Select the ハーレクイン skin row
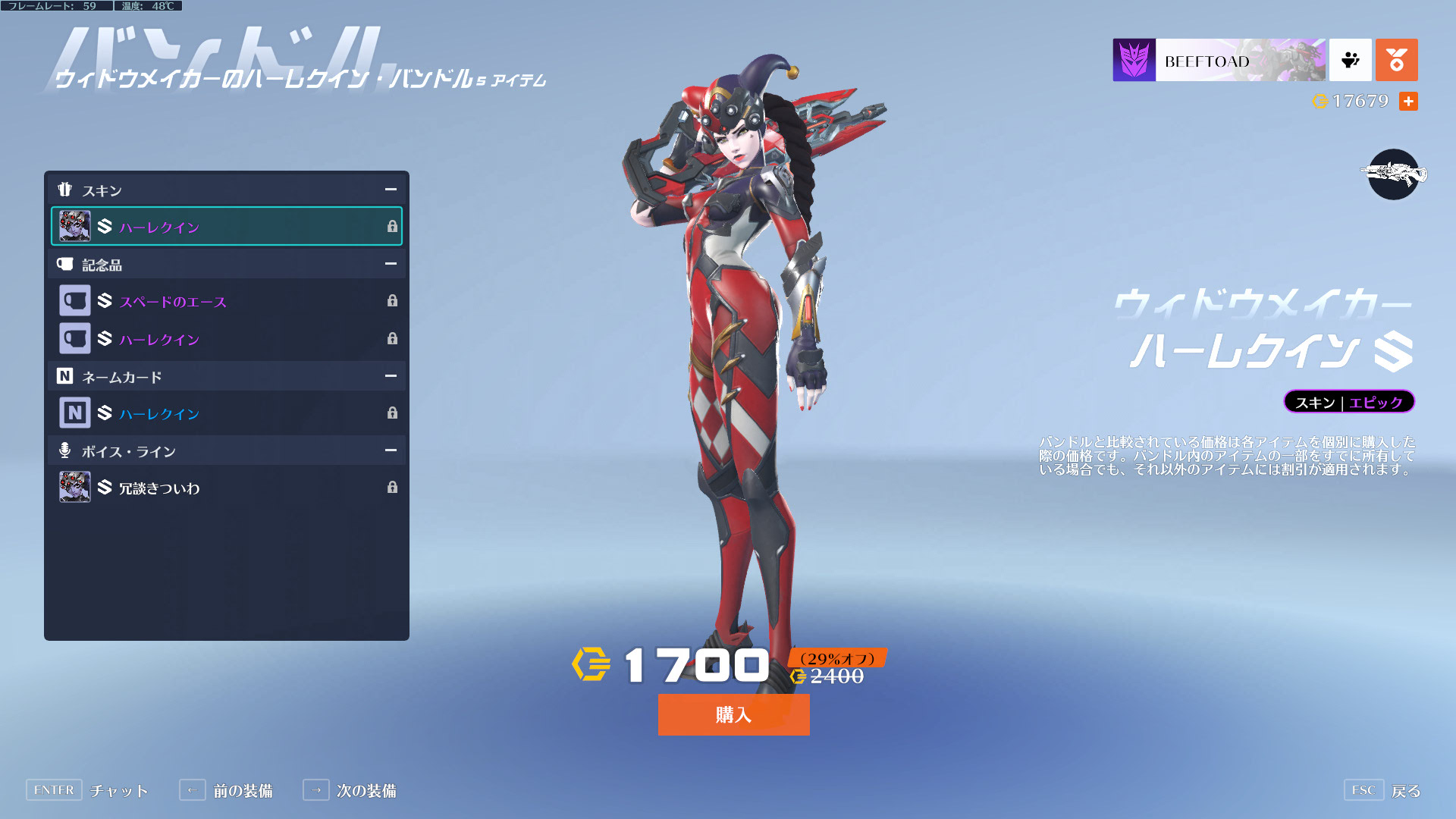This screenshot has height=819, width=1456. [226, 227]
